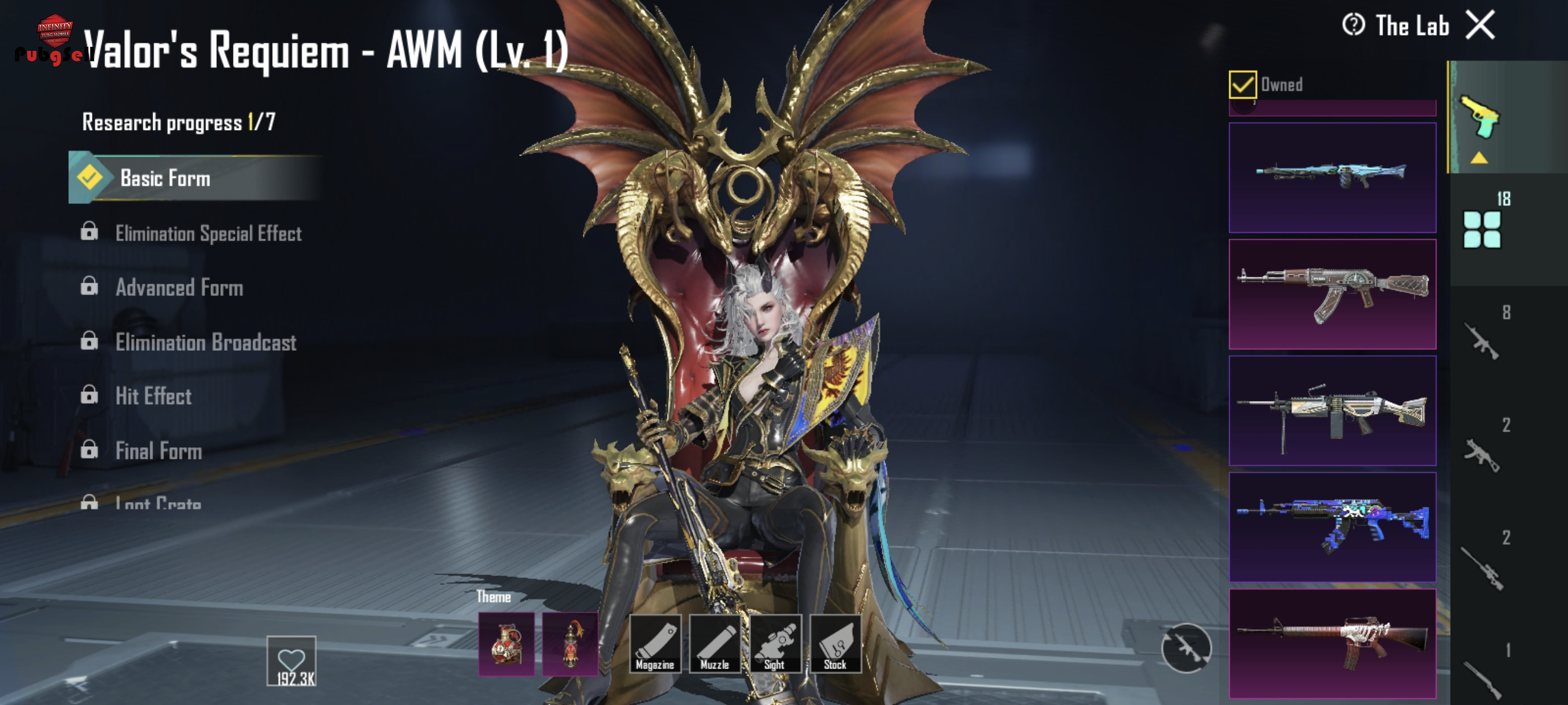Open the Muzzle attachment slot
The image size is (1568, 705).
click(x=715, y=644)
